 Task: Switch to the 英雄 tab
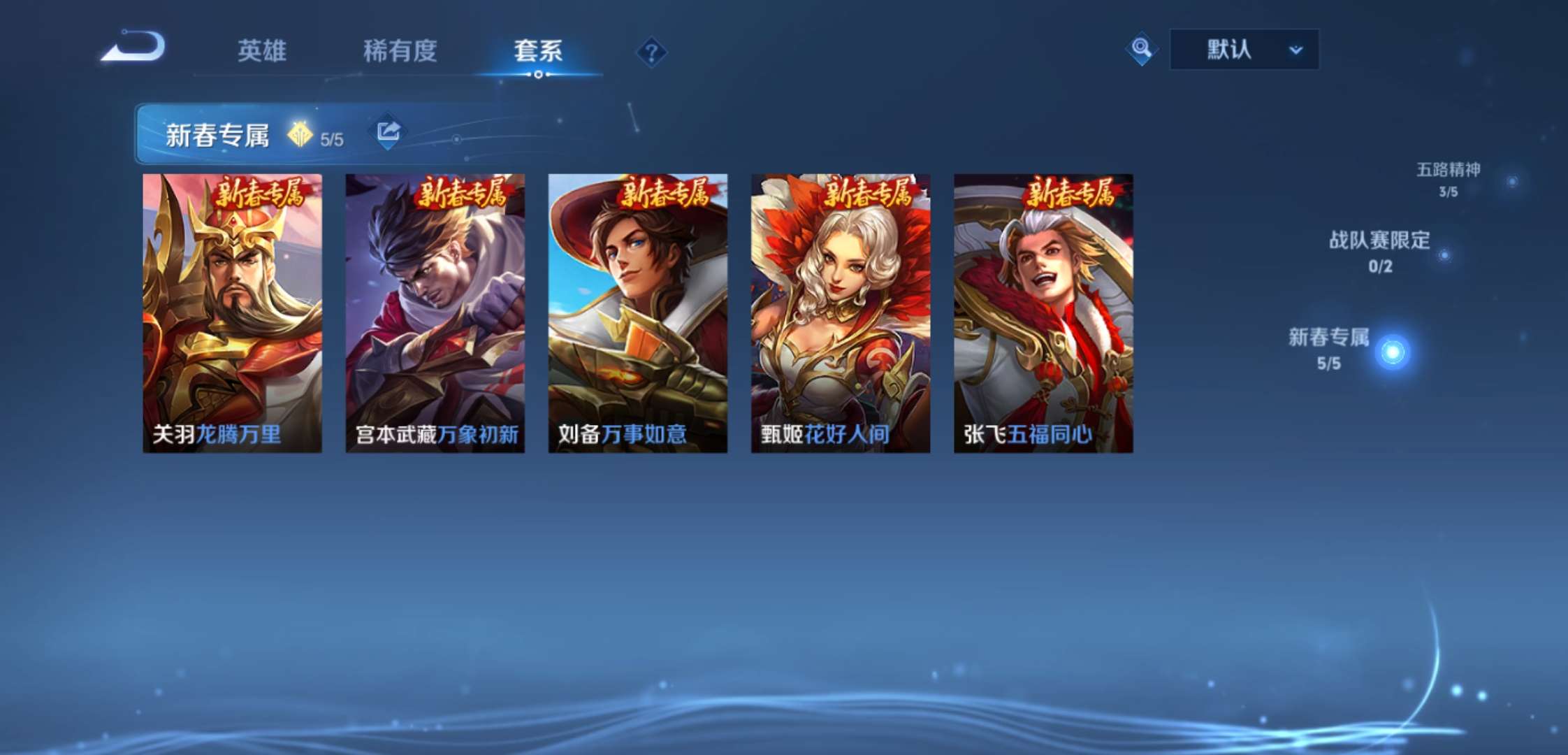coord(262,50)
